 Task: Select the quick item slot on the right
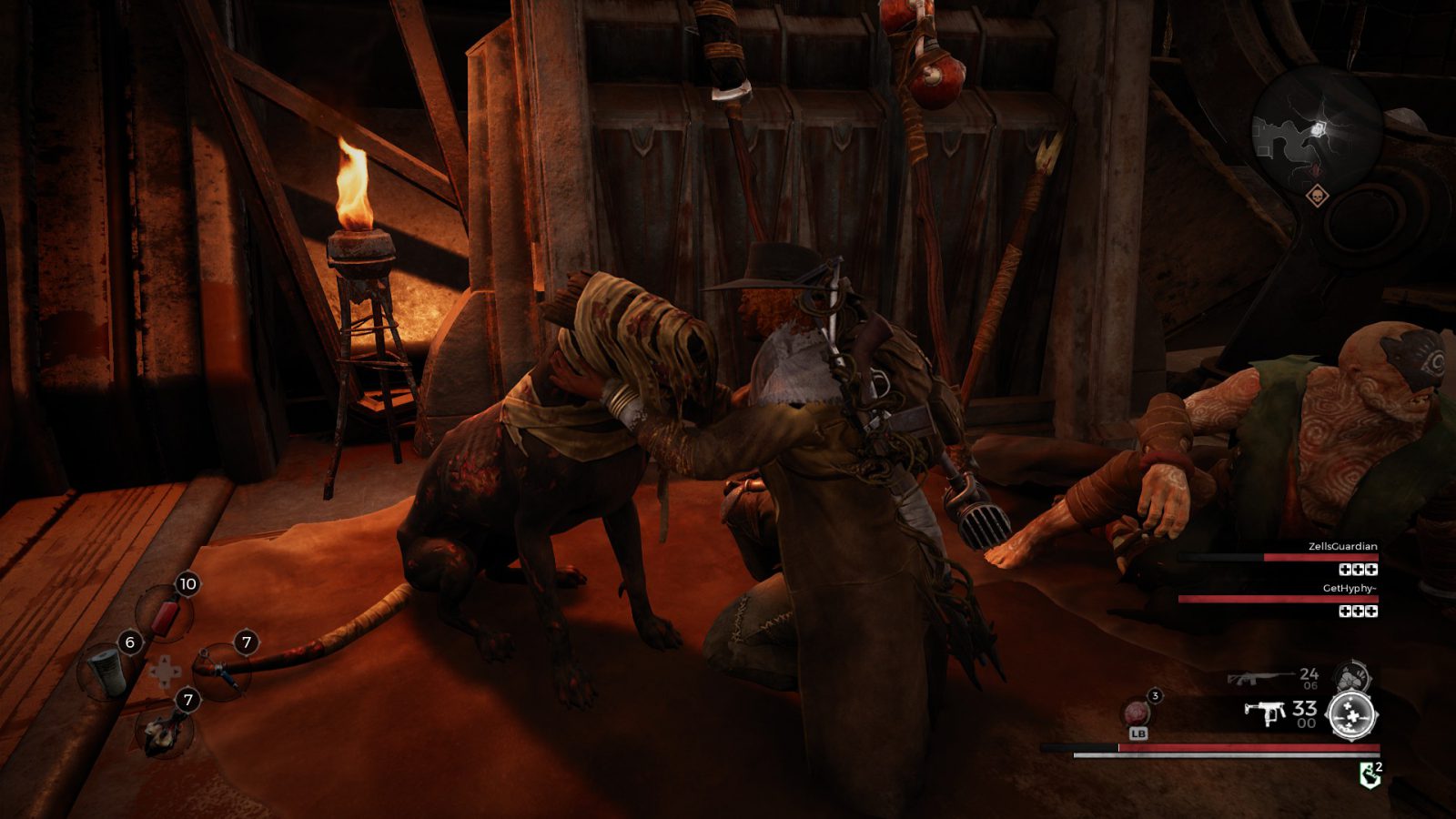(222, 671)
